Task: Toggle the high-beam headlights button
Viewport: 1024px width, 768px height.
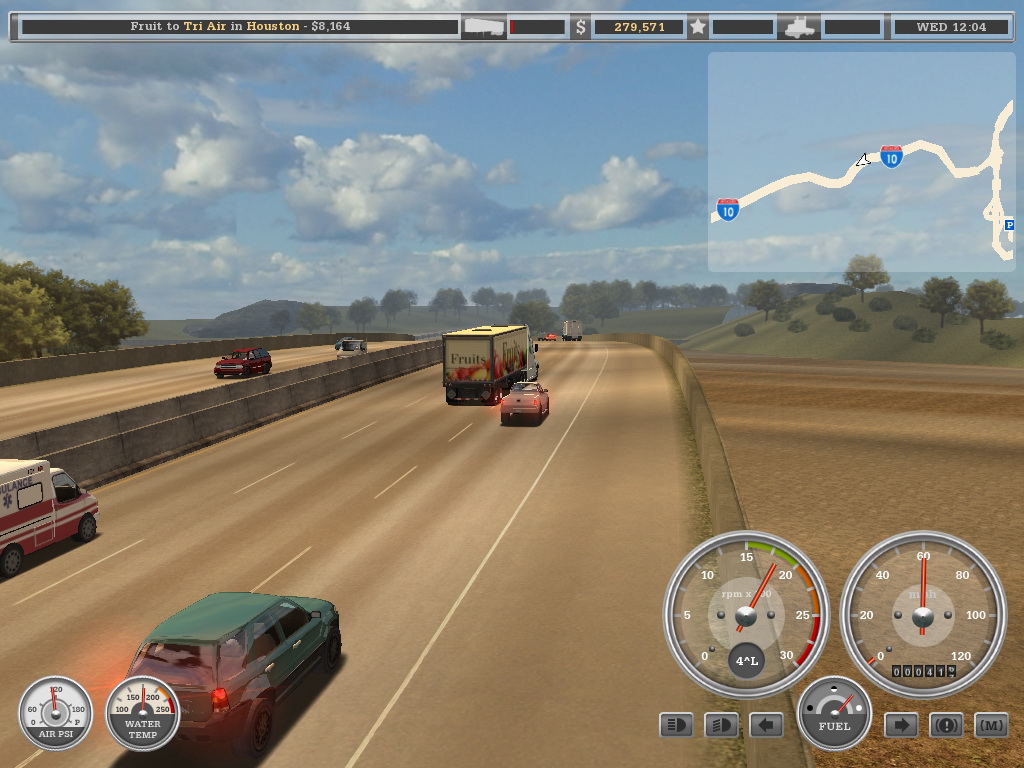Action: click(x=676, y=725)
